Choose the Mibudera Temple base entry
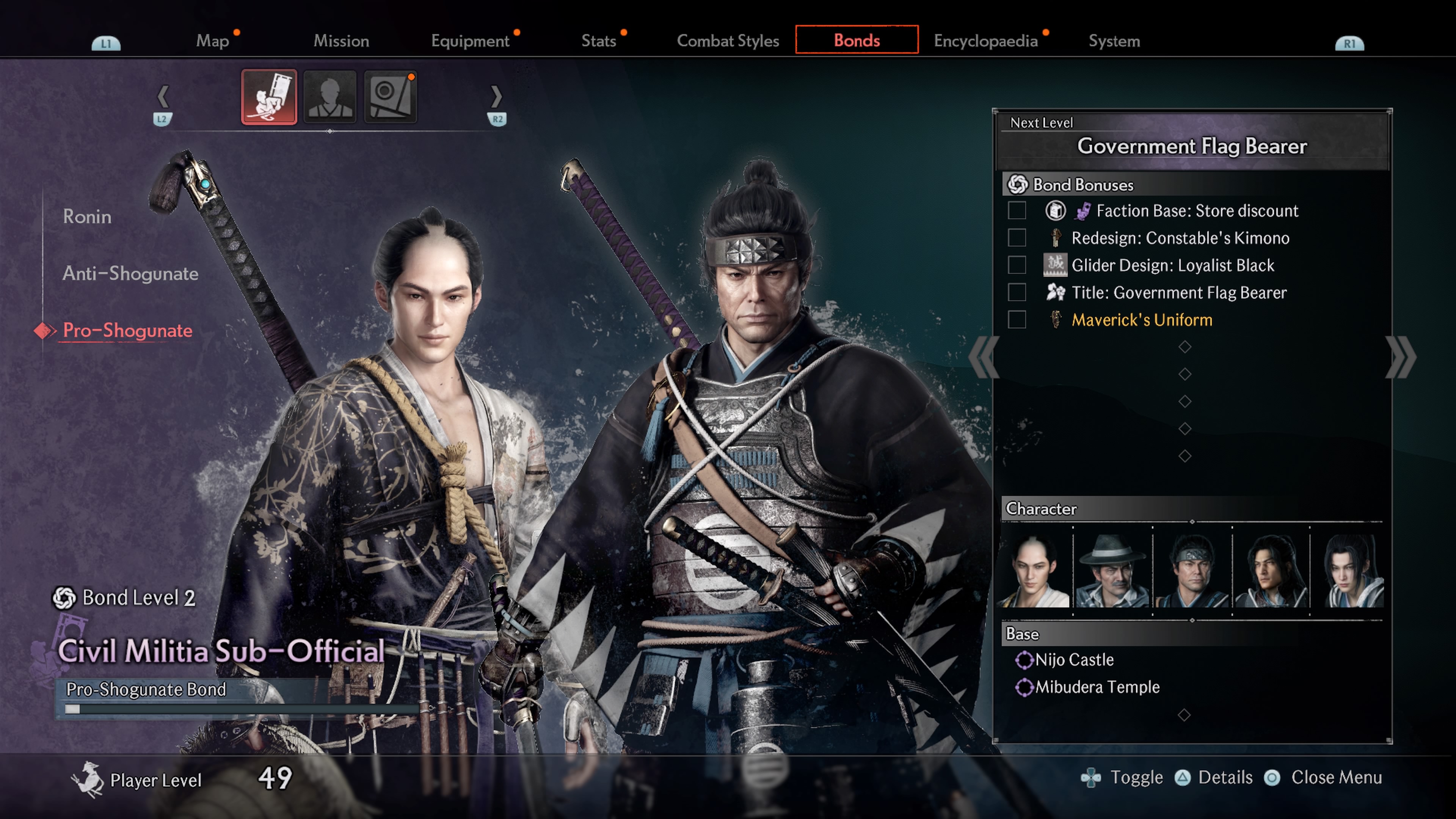1456x819 pixels. pyautogui.click(x=1097, y=687)
